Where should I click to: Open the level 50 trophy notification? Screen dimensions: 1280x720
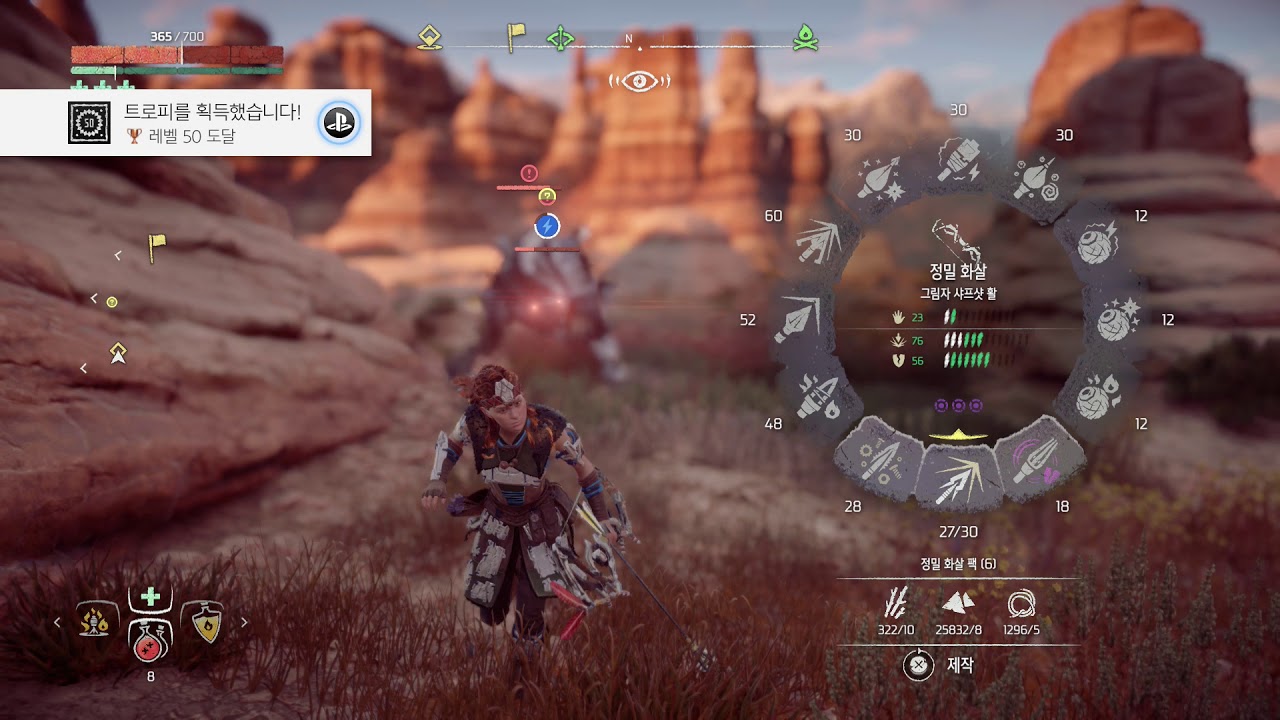[x=185, y=123]
